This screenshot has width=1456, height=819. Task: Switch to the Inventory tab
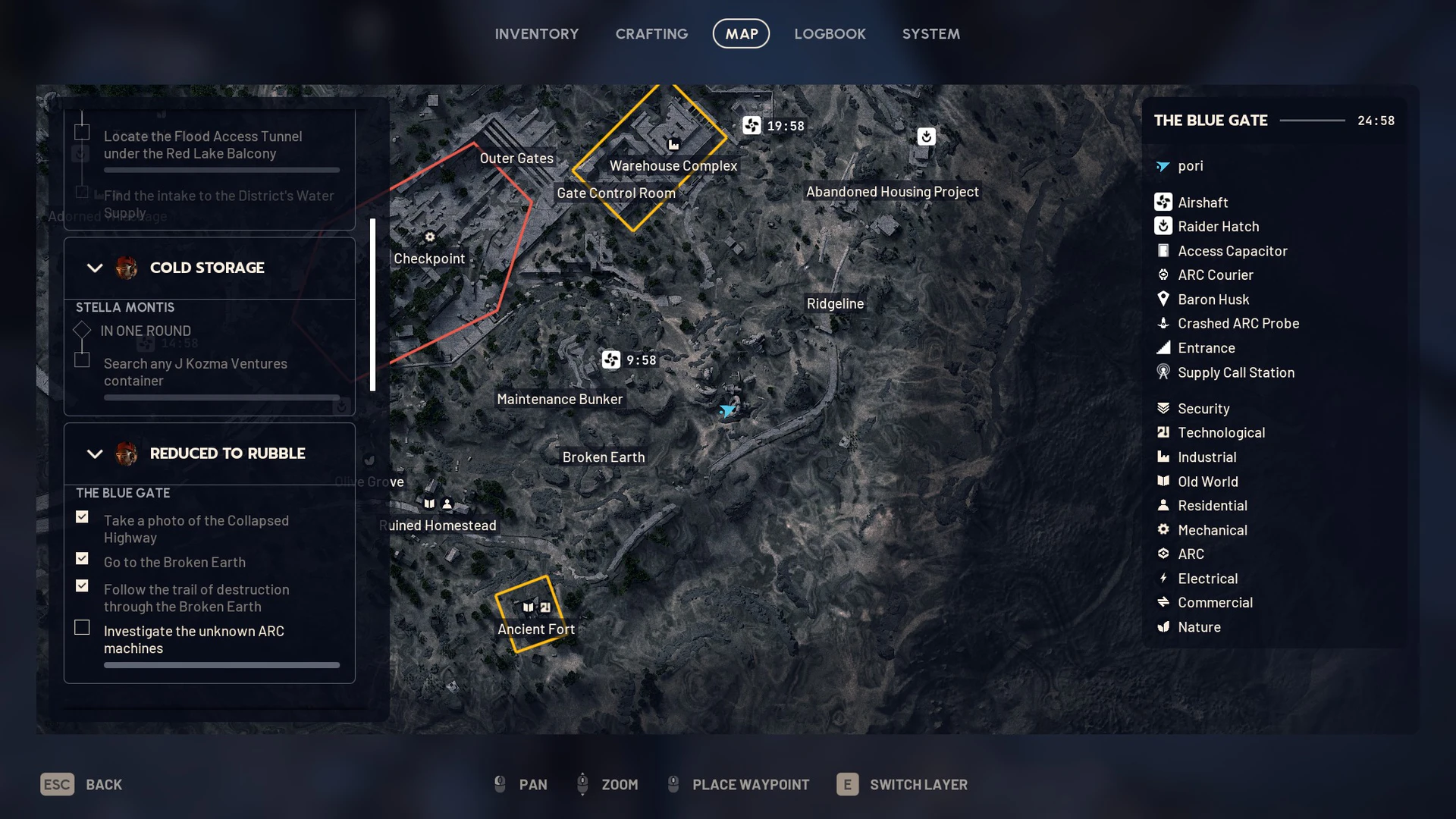(x=536, y=34)
